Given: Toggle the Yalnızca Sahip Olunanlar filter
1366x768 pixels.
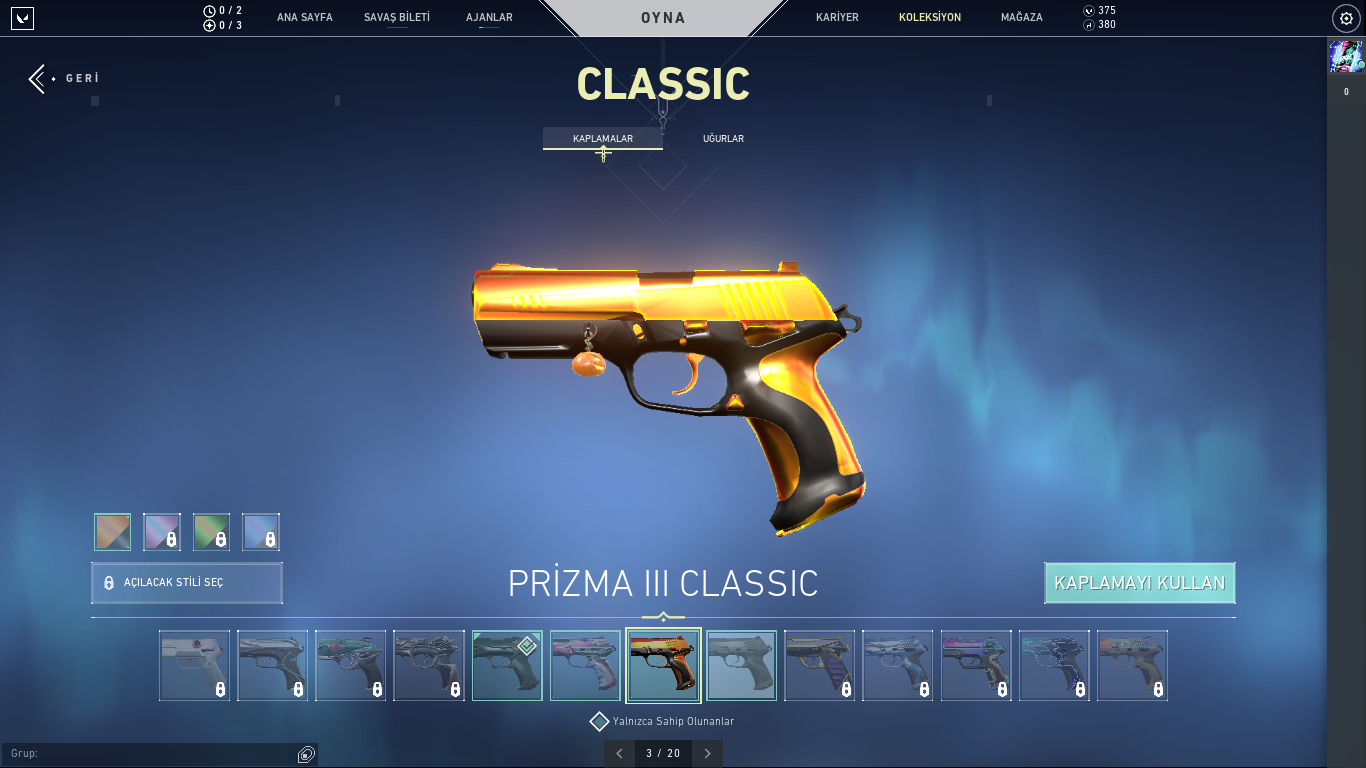Looking at the screenshot, I should pyautogui.click(x=600, y=721).
